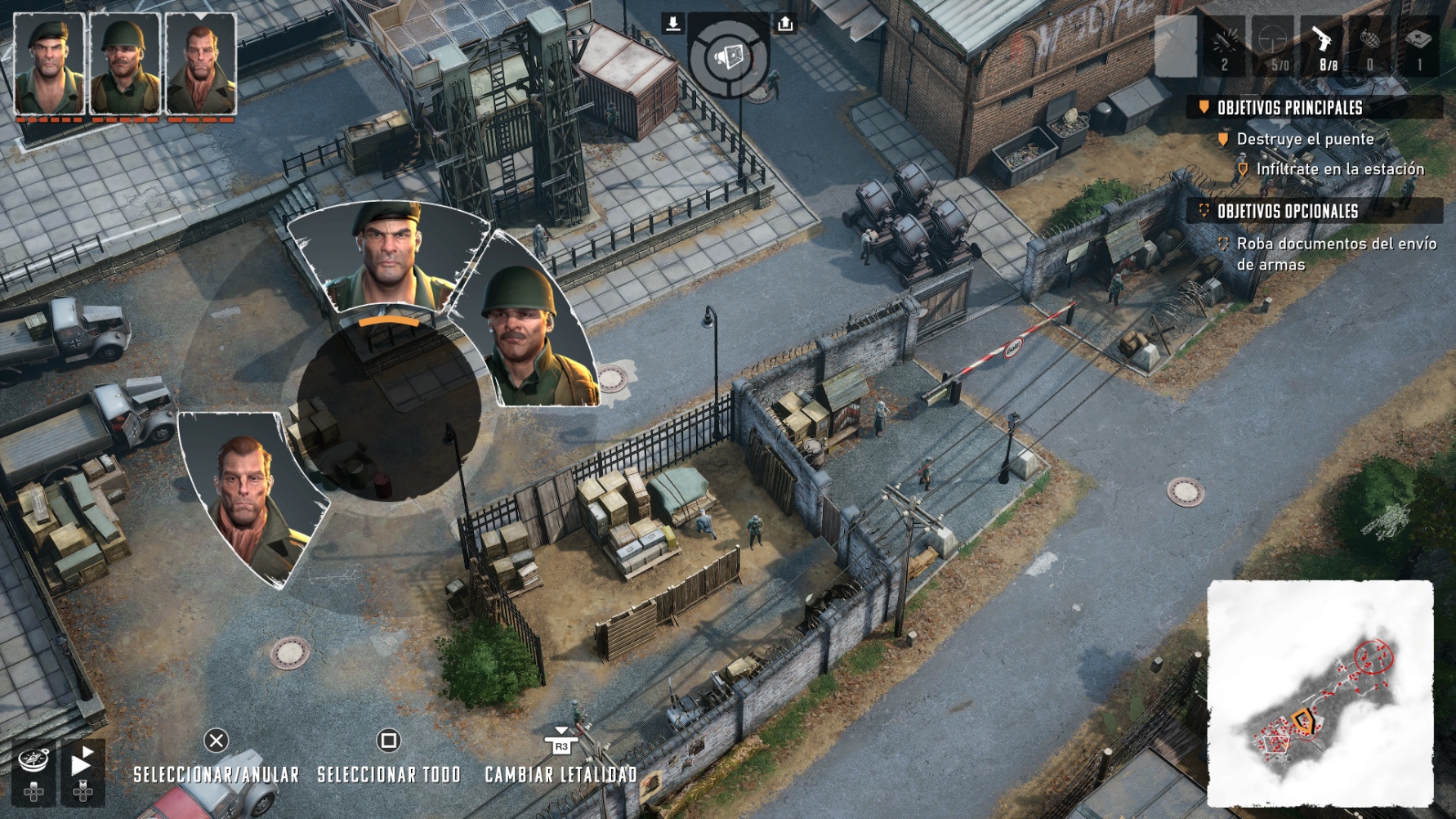The image size is (1456, 819).
Task: Select the helmeted soldier portrait in top bar
Action: [124, 64]
